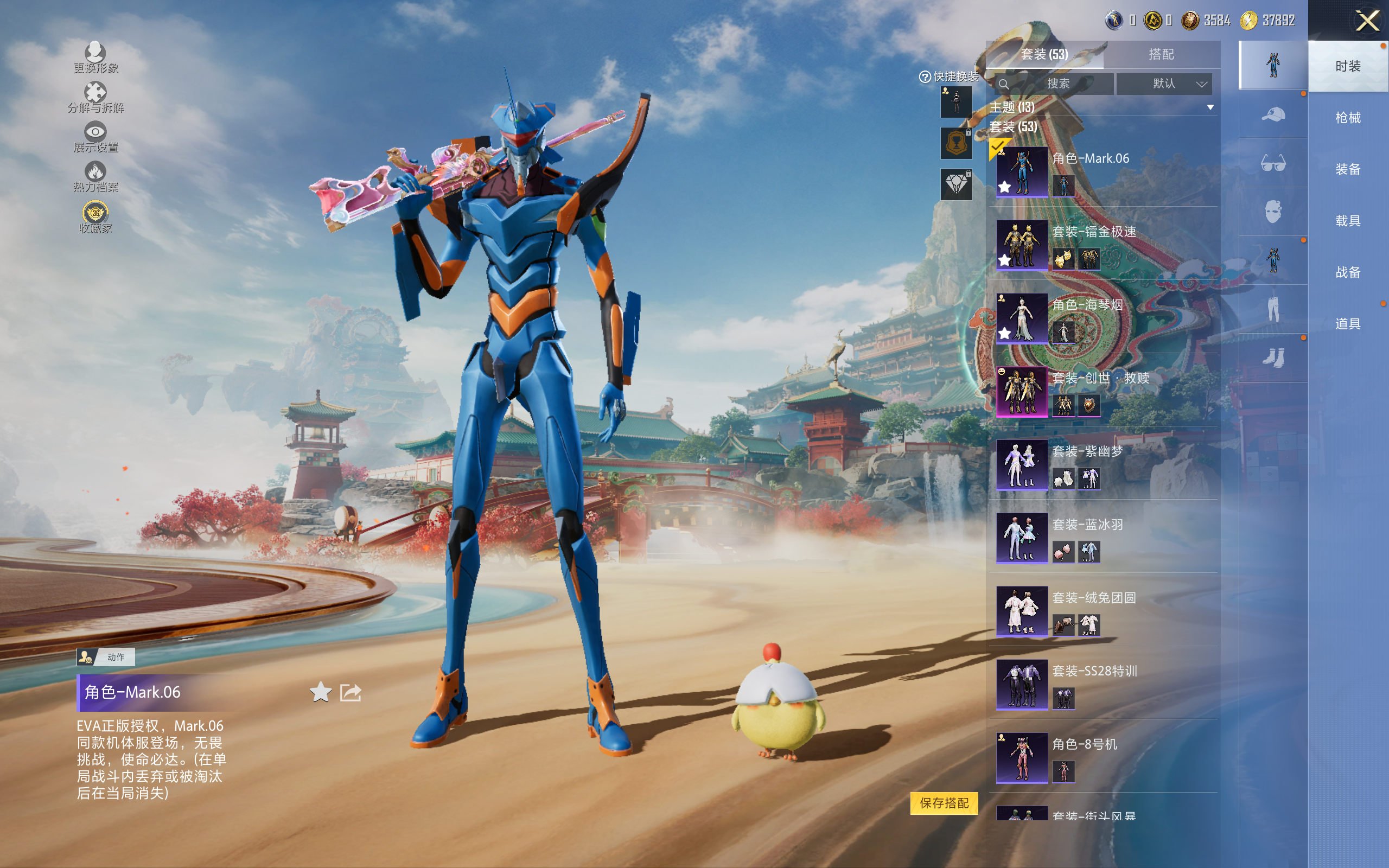Open the 枪械 category
The image size is (1389, 868).
click(1348, 118)
